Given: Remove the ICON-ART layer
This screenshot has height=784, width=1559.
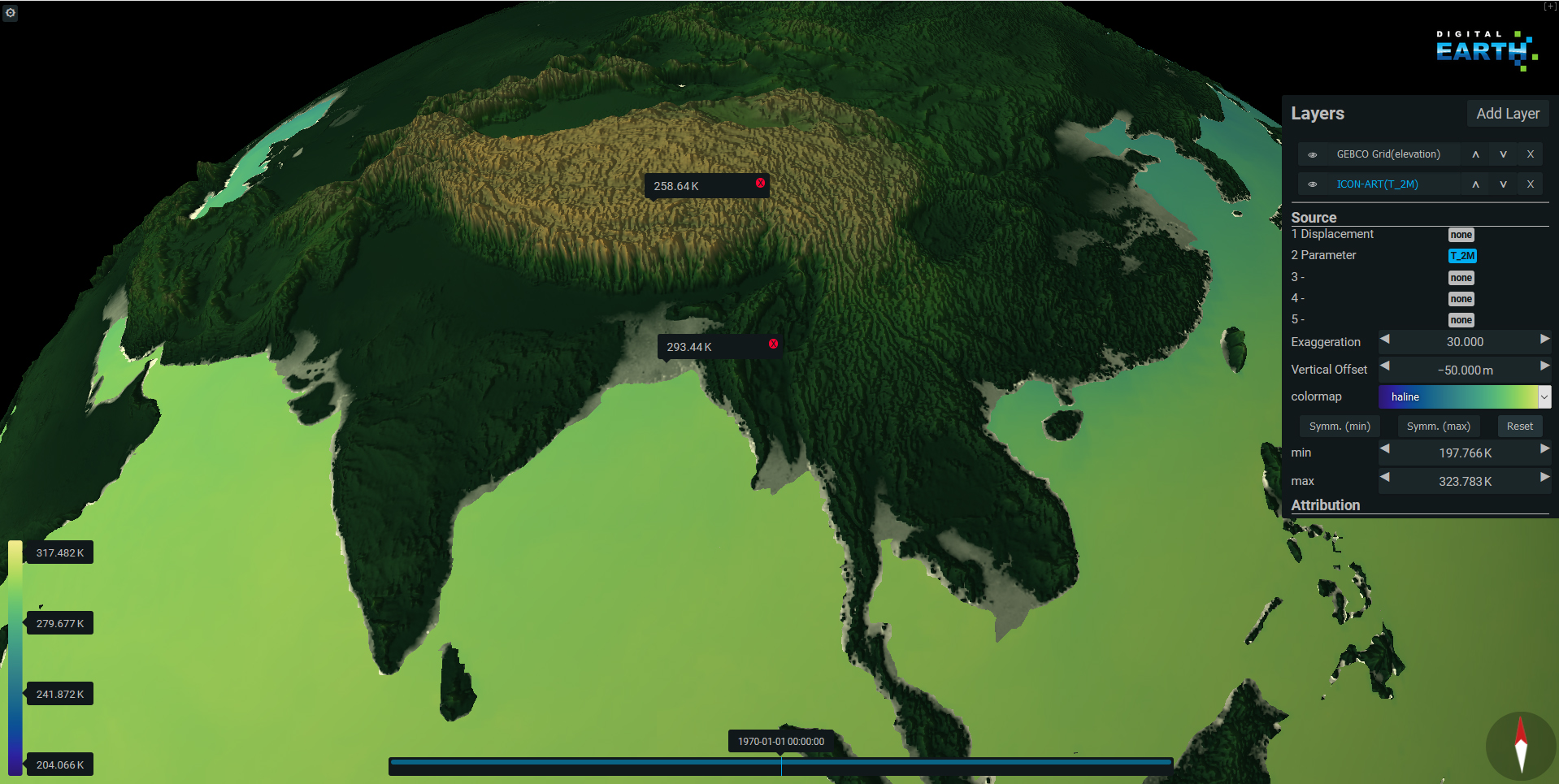Looking at the screenshot, I should (x=1530, y=184).
